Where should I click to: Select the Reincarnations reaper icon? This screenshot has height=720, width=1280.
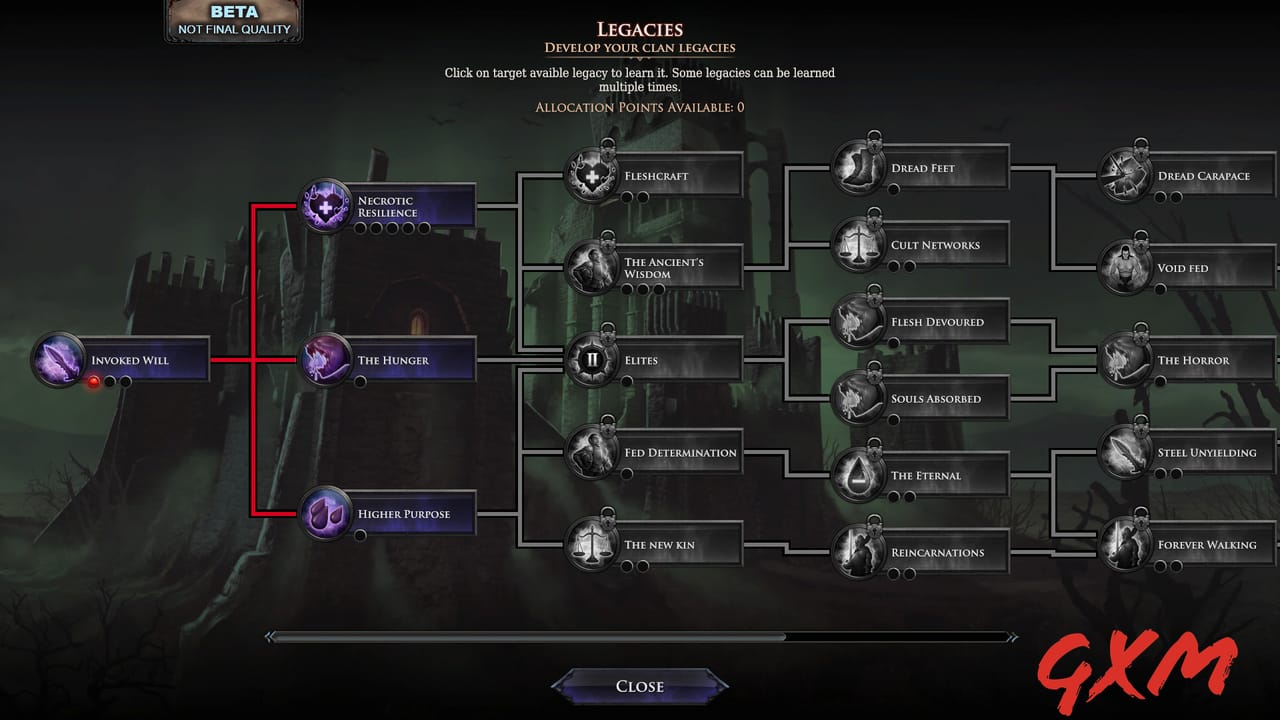pos(858,551)
